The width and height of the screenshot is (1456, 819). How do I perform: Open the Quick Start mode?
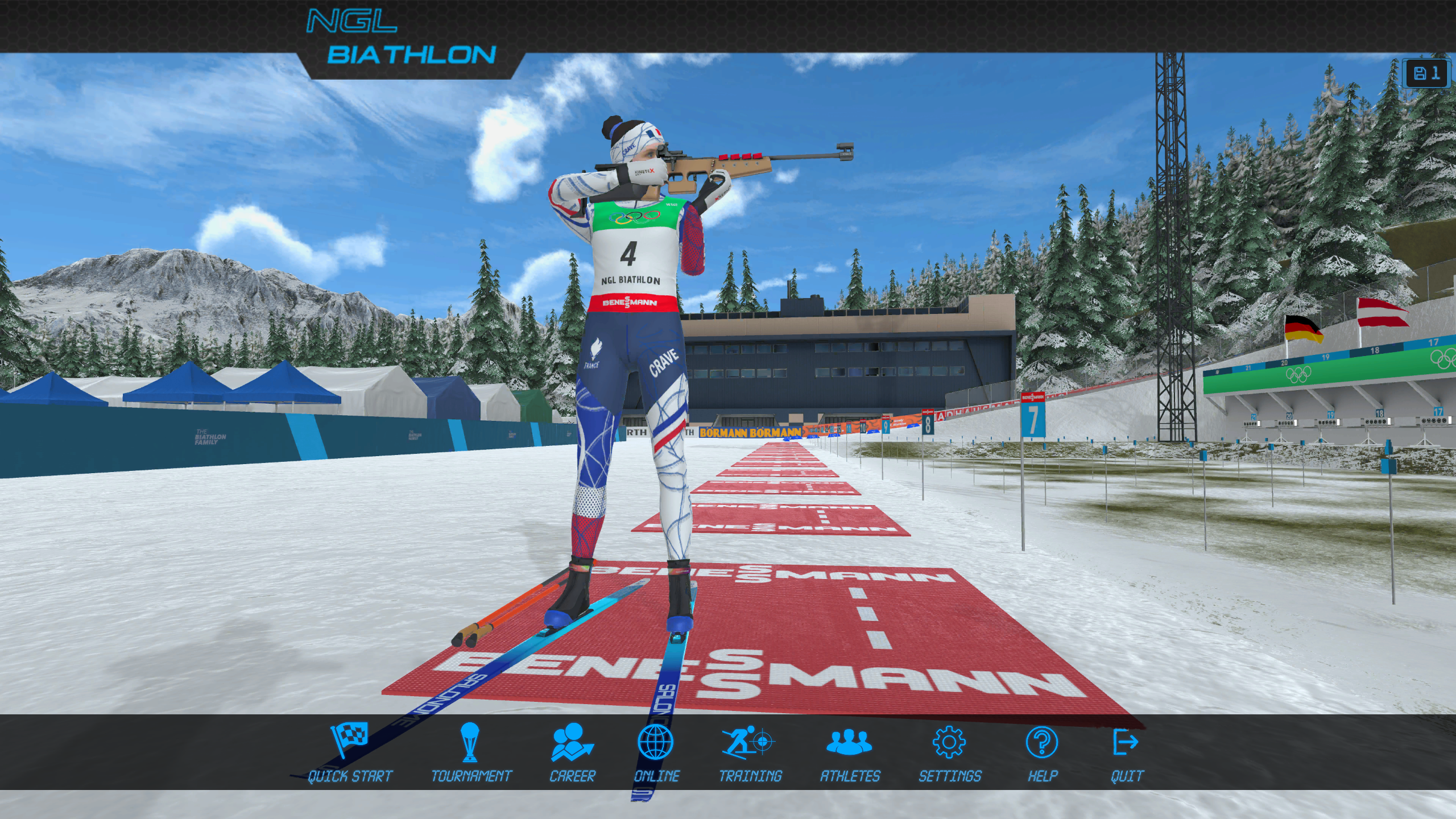tap(350, 752)
